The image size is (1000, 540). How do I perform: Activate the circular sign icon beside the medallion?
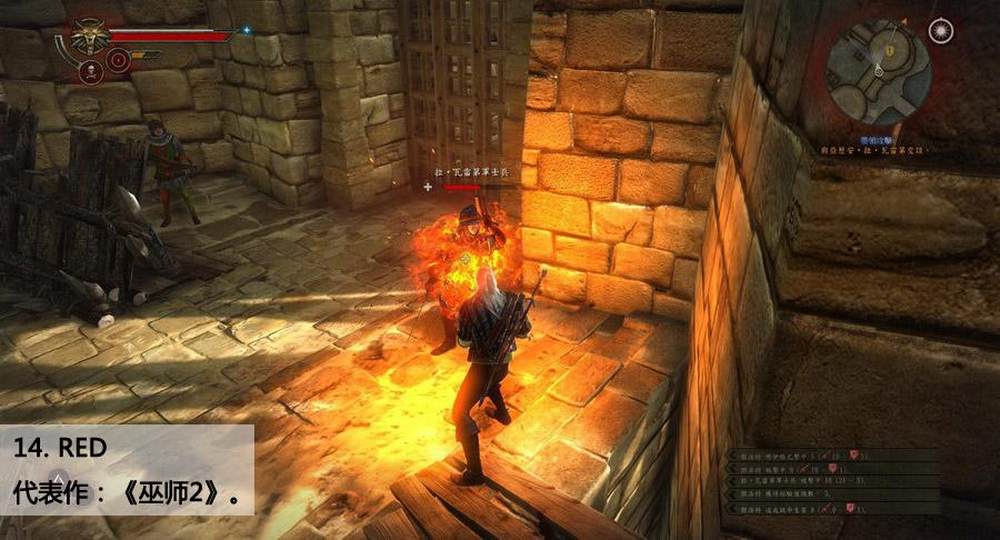118,61
